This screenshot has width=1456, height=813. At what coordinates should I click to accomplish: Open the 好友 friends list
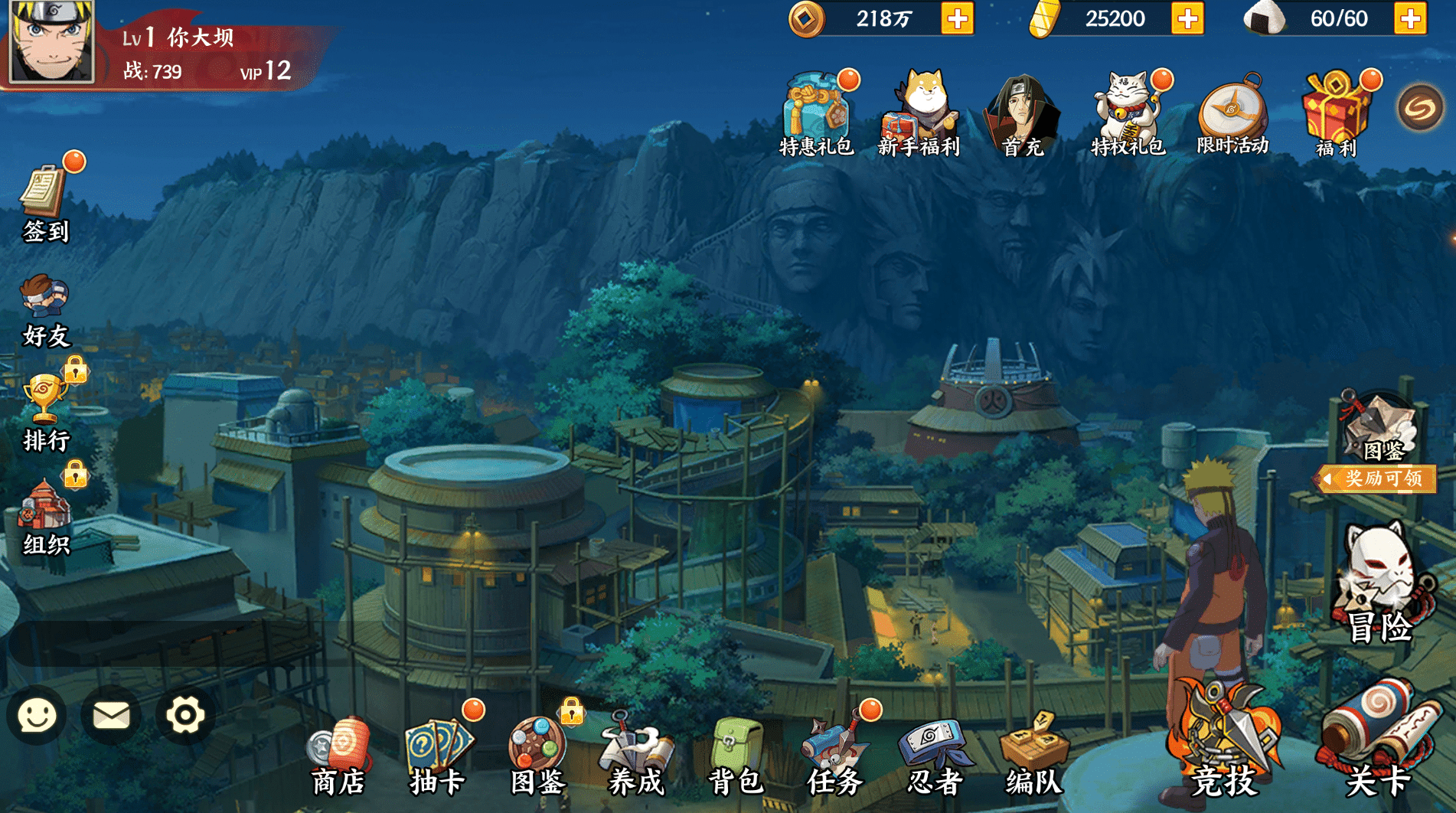pos(46,310)
